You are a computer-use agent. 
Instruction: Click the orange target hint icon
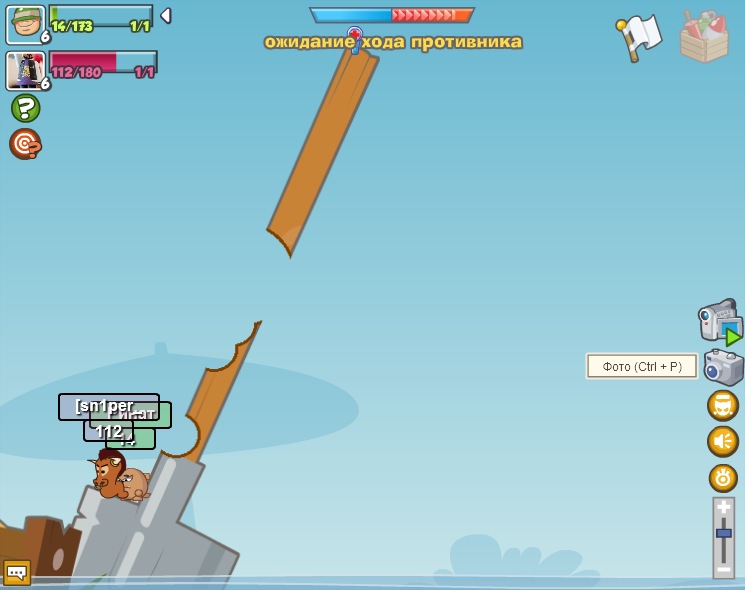(x=25, y=144)
